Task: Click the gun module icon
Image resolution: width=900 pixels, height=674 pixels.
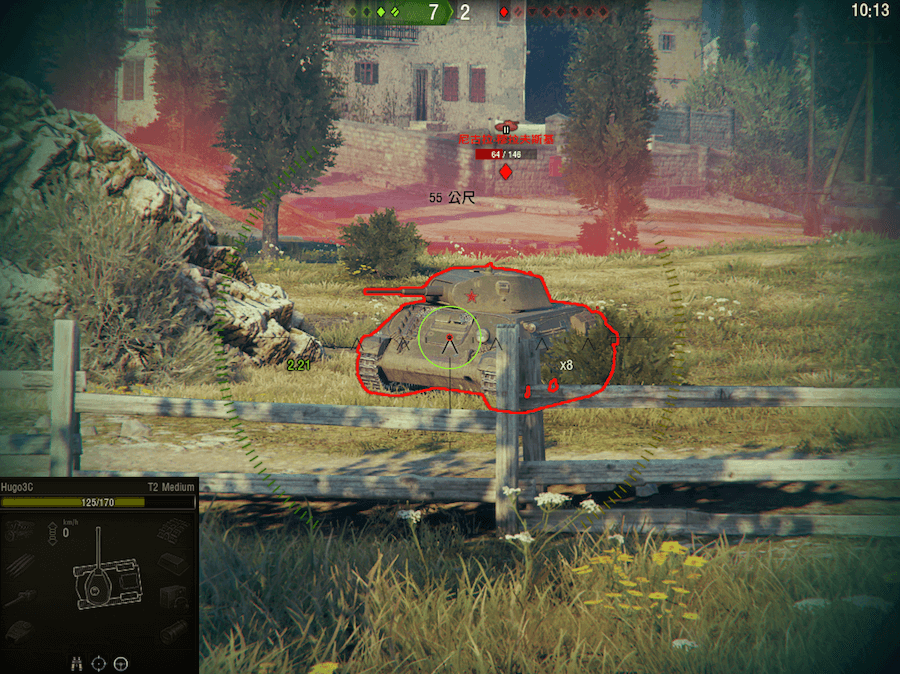Action: click(20, 598)
